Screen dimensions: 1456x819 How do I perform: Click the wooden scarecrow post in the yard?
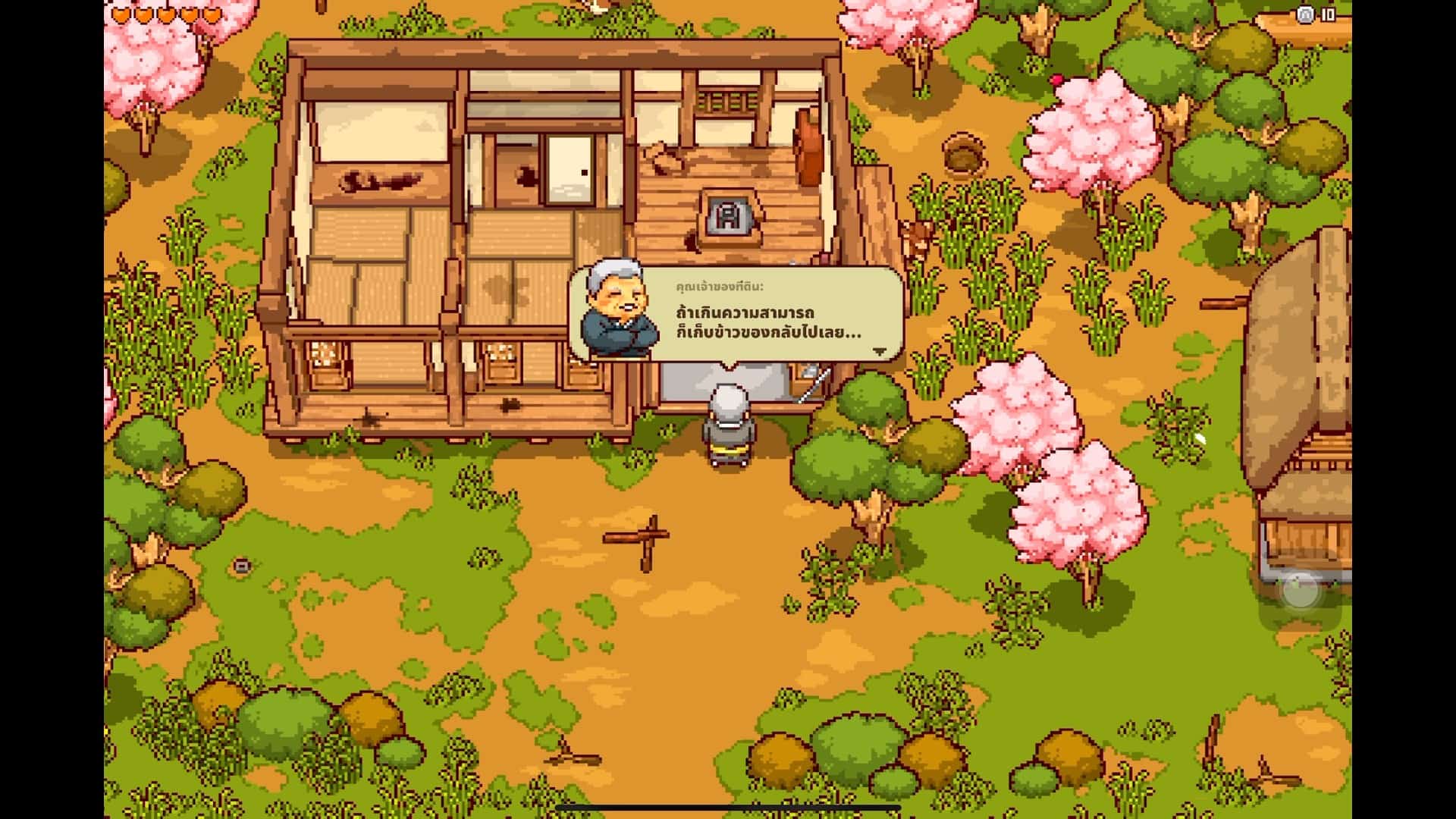(x=643, y=535)
